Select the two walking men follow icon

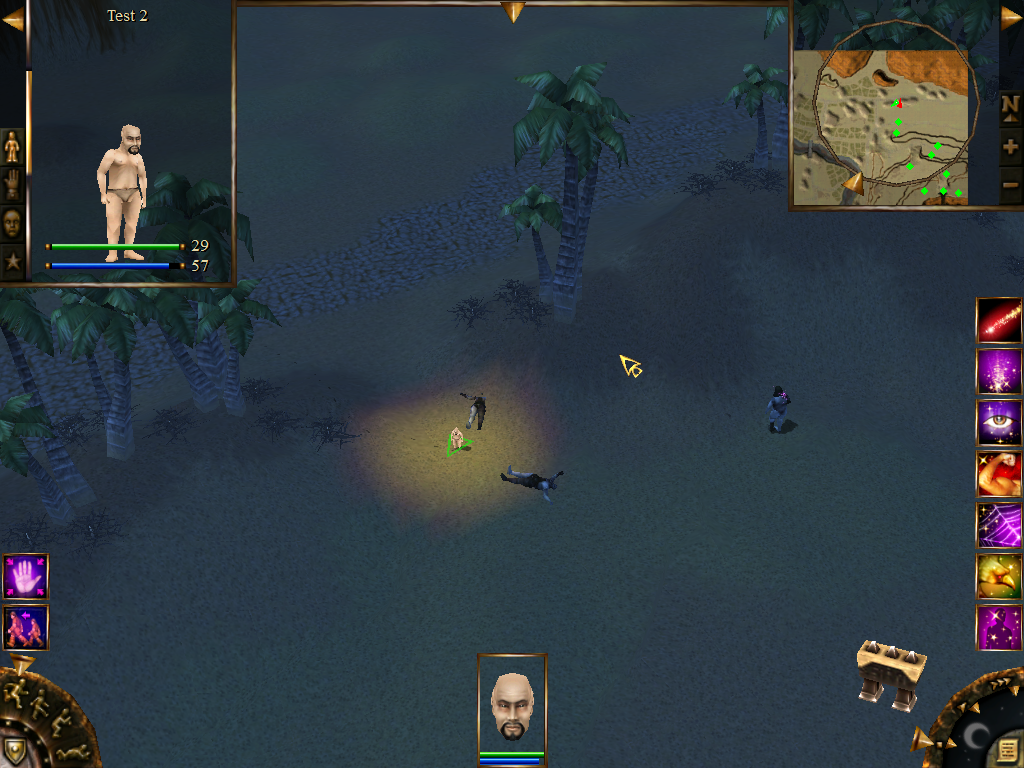[25, 627]
